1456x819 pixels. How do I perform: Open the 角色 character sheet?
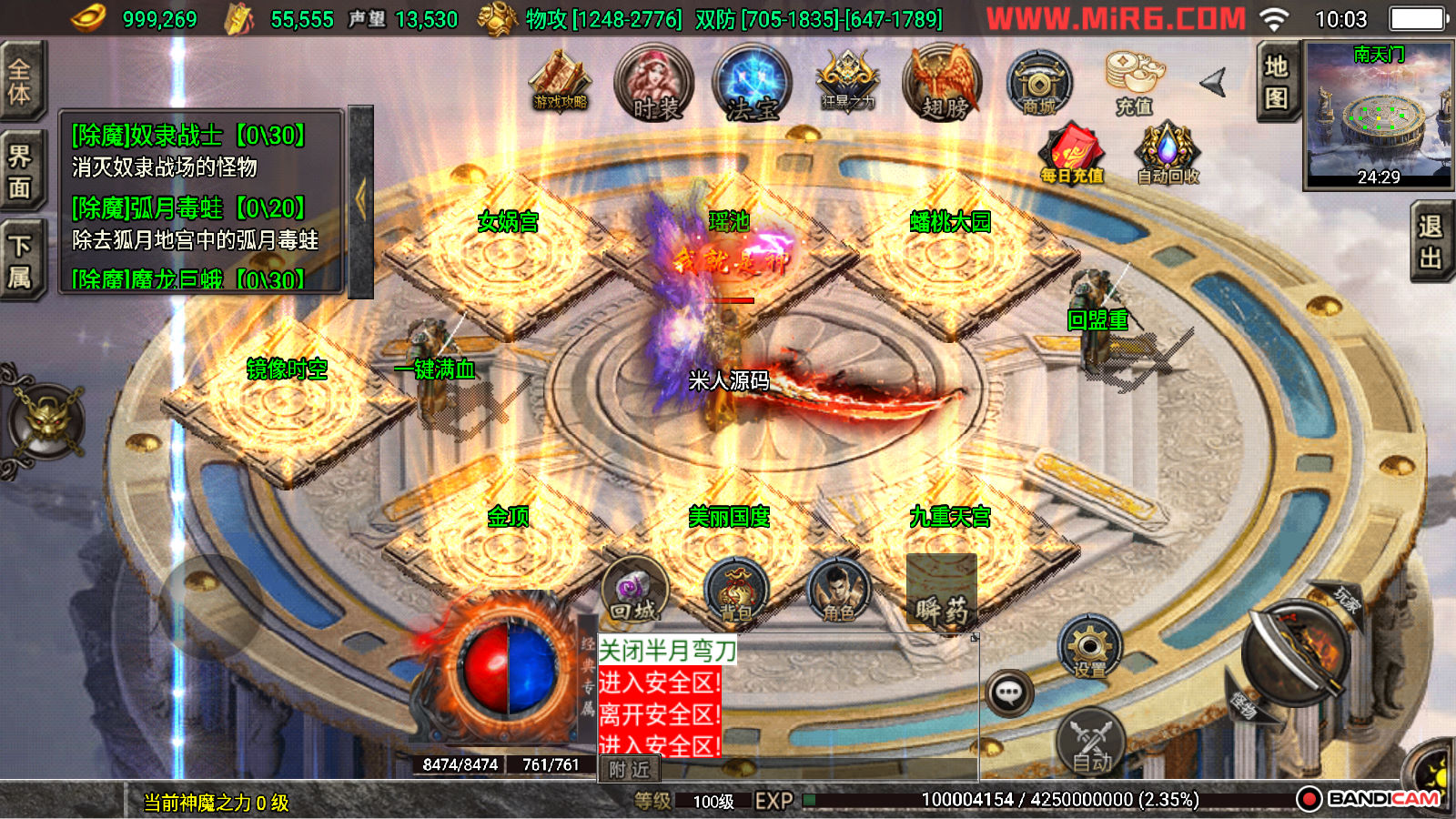coord(838,591)
